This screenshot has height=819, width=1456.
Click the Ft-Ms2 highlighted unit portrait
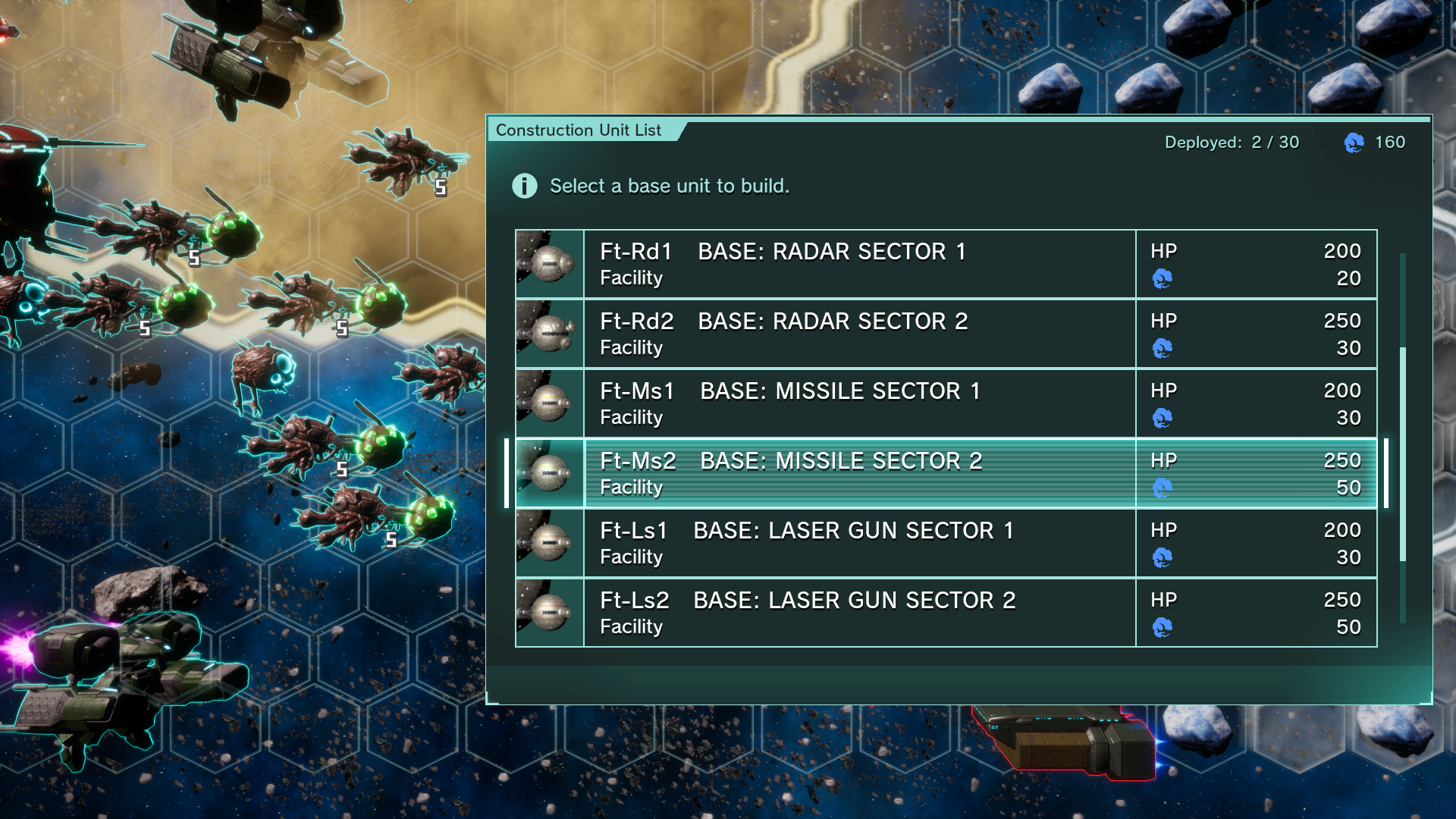tap(549, 472)
